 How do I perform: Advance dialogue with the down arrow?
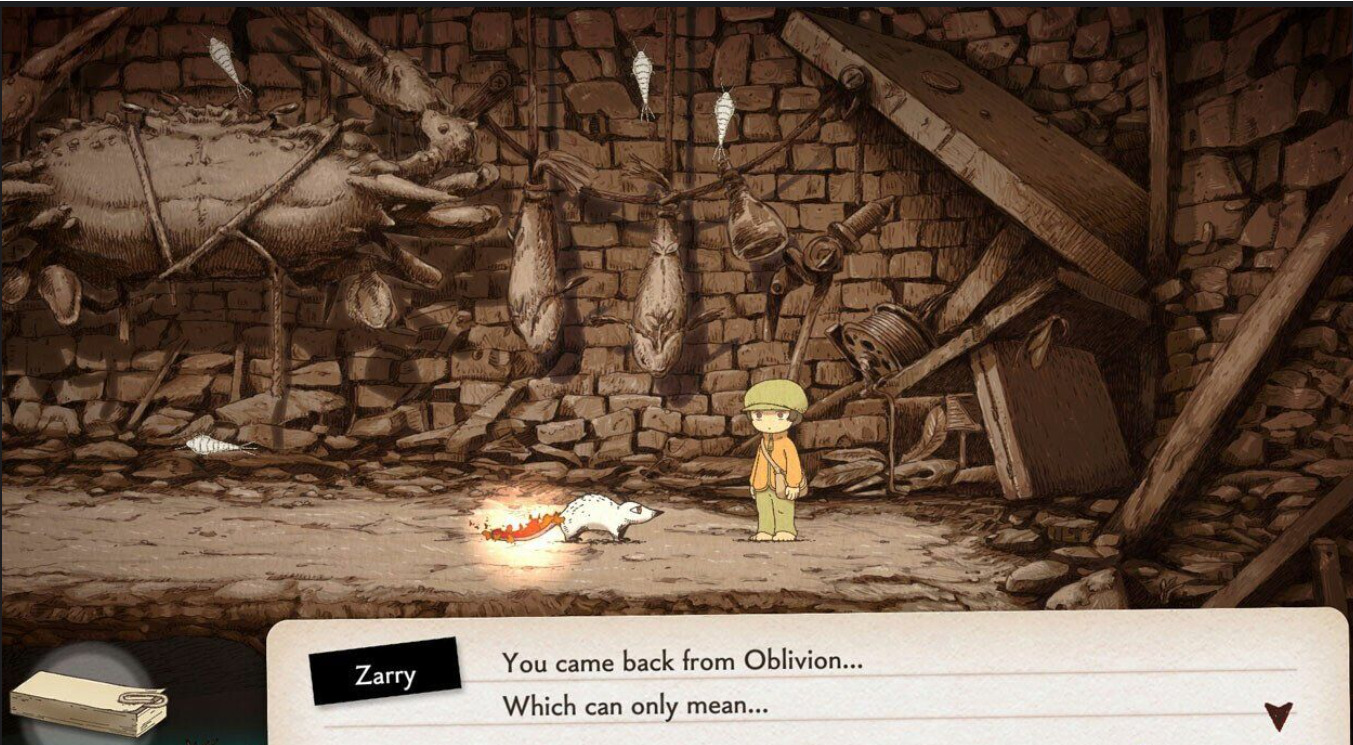coord(1277,714)
